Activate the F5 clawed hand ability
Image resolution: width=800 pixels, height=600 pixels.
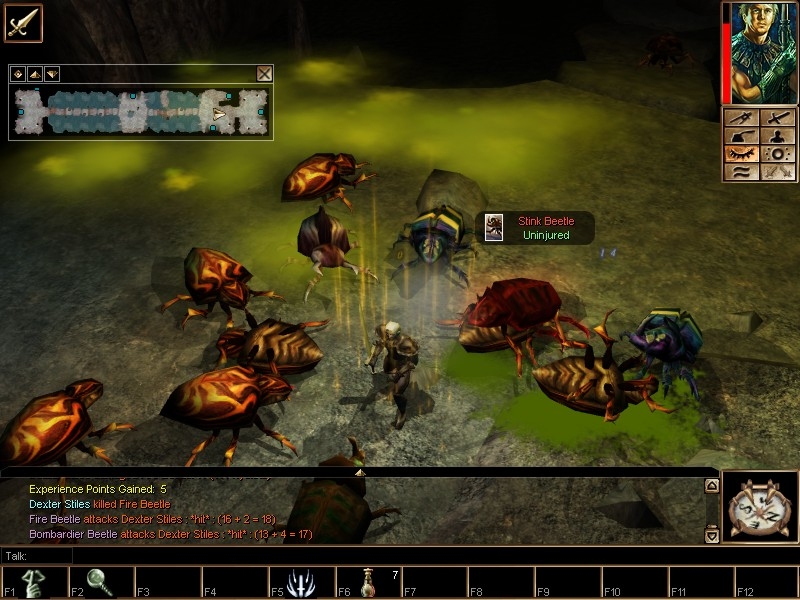click(299, 582)
